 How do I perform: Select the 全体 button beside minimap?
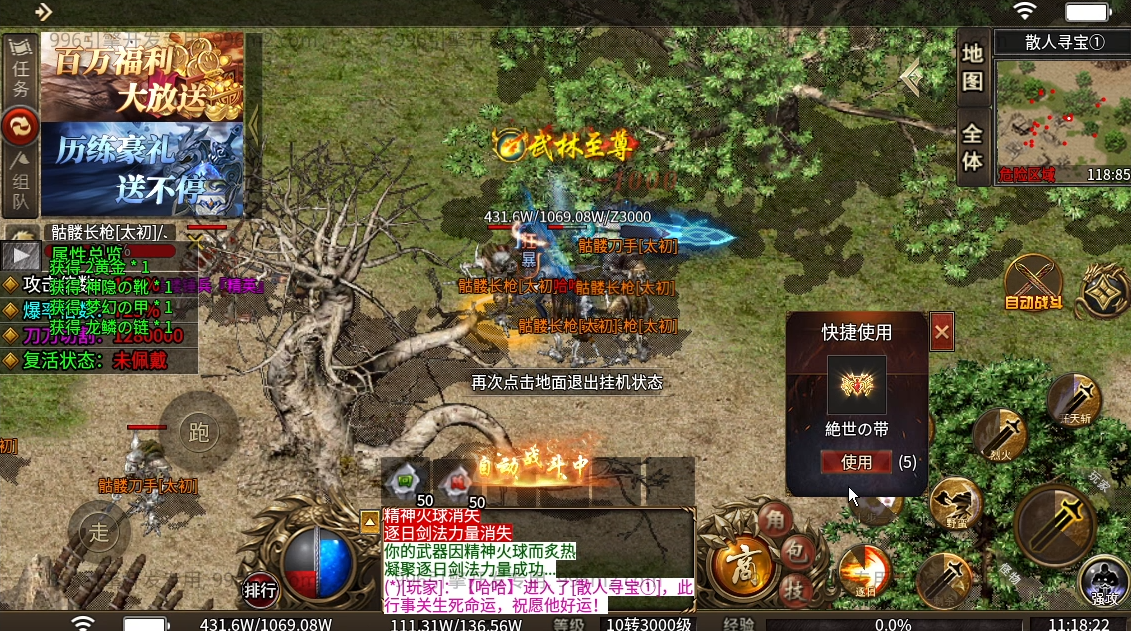point(973,147)
